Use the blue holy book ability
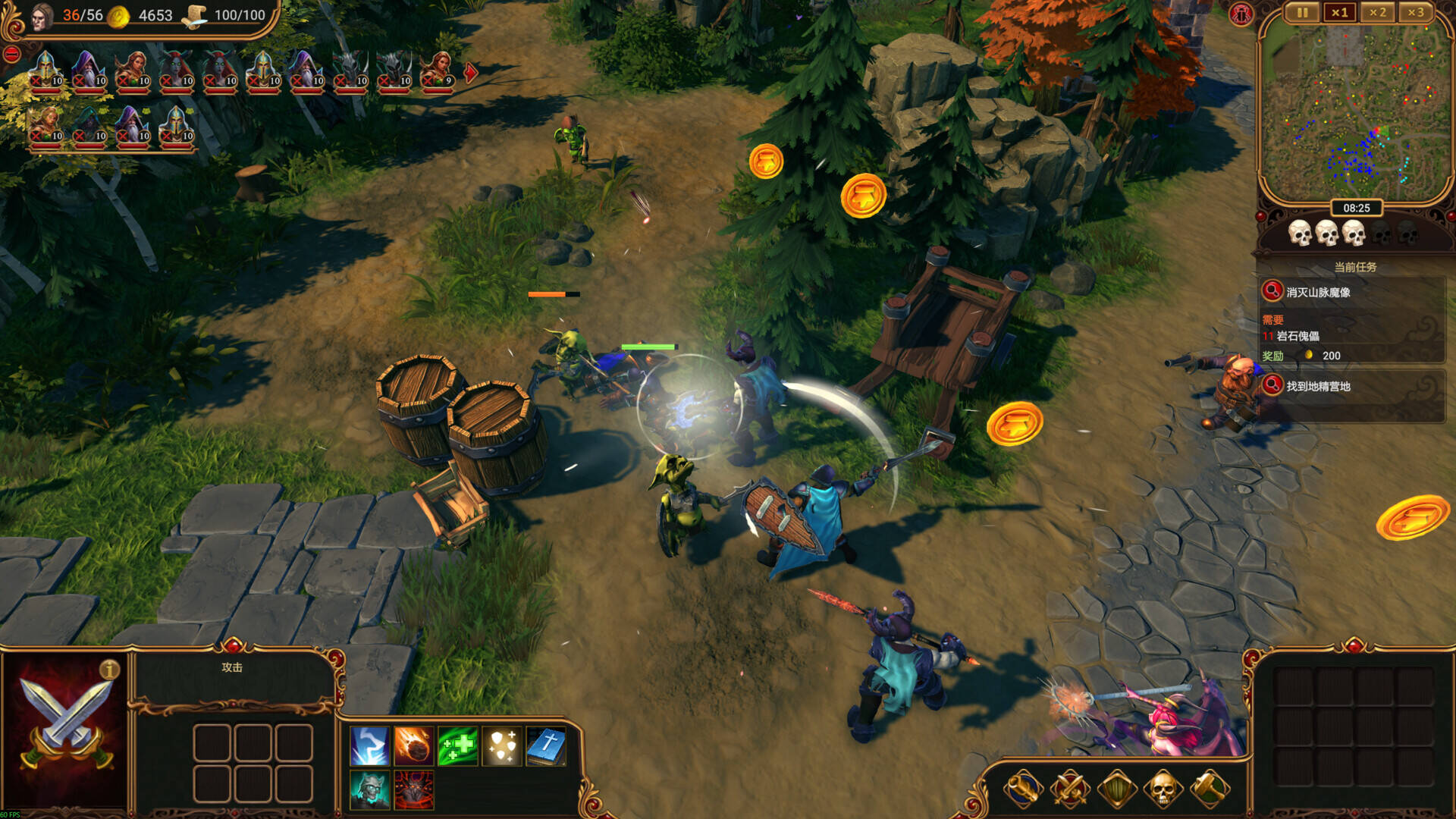1456x819 pixels. tap(545, 746)
